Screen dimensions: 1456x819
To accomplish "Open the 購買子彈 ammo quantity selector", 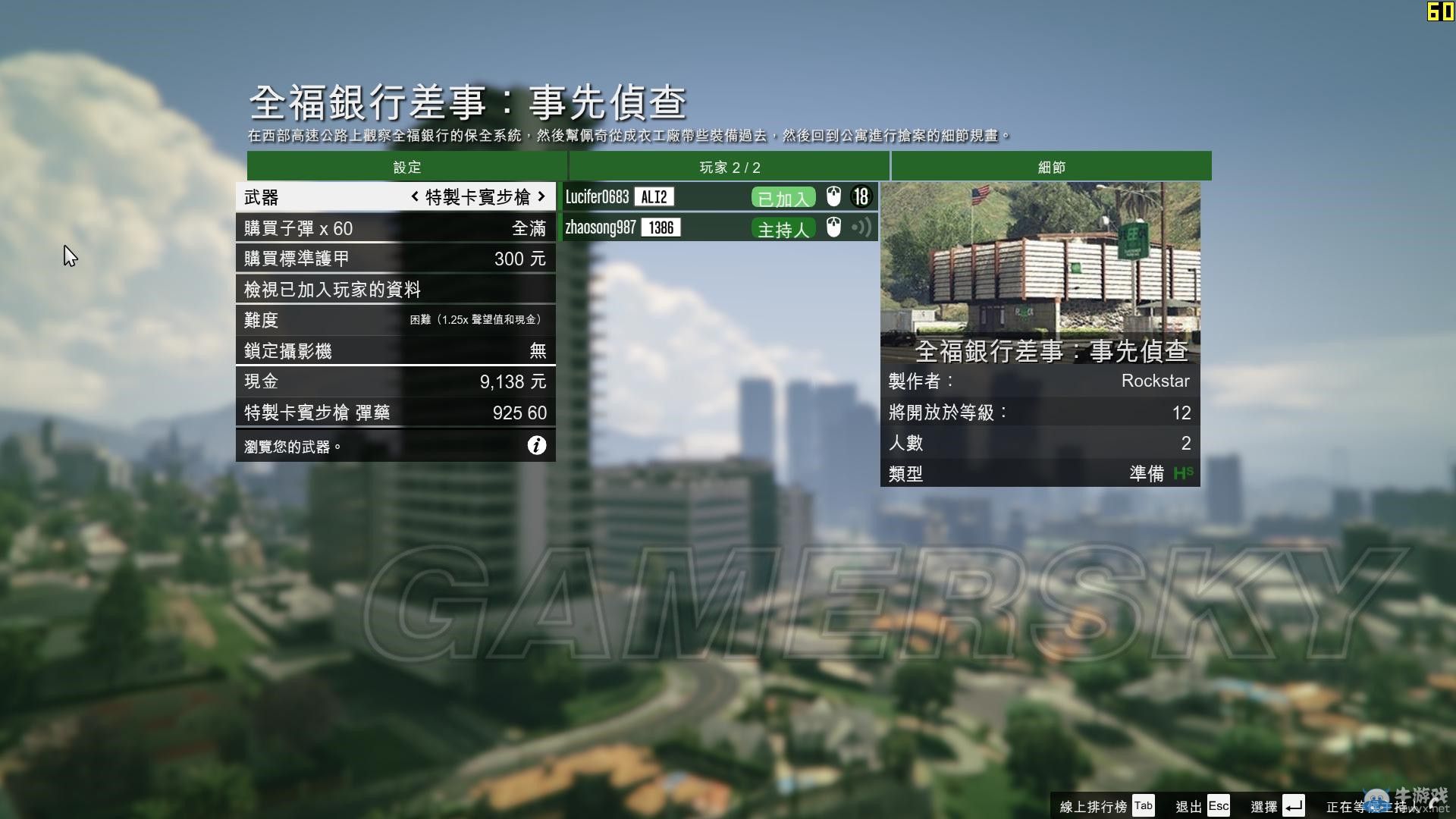I will [394, 227].
